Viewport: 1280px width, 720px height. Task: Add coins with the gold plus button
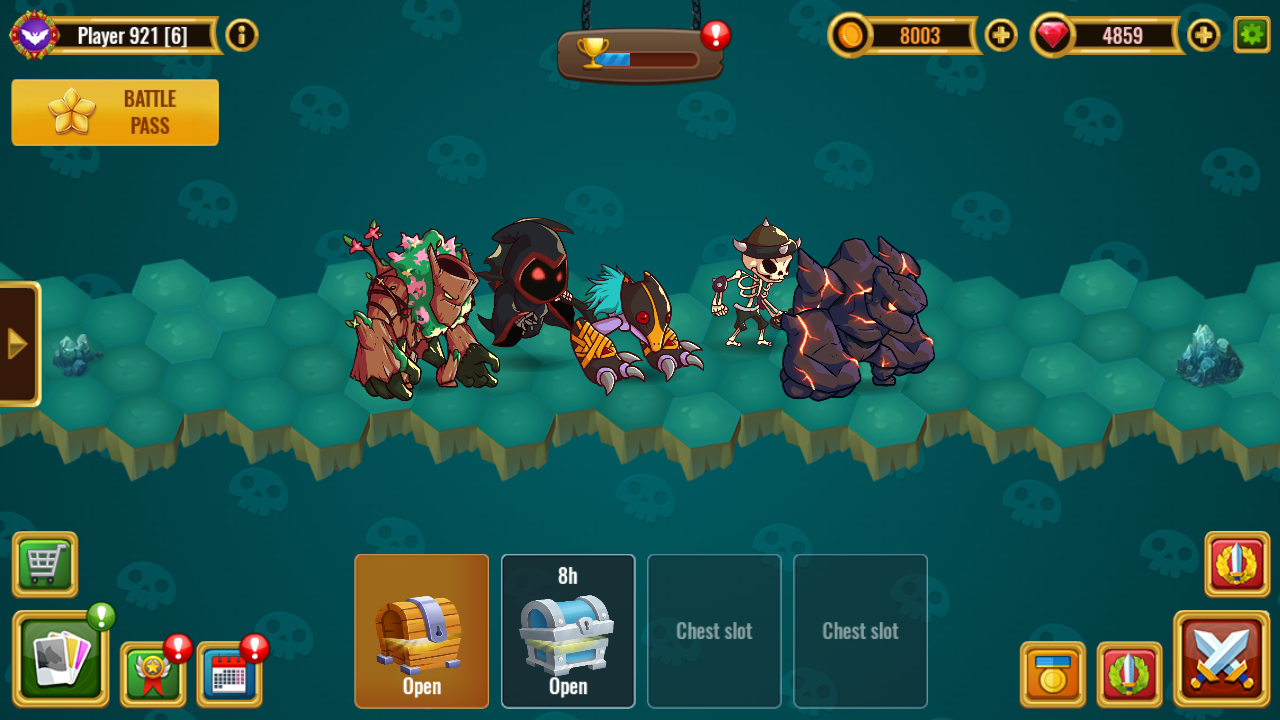click(x=999, y=35)
